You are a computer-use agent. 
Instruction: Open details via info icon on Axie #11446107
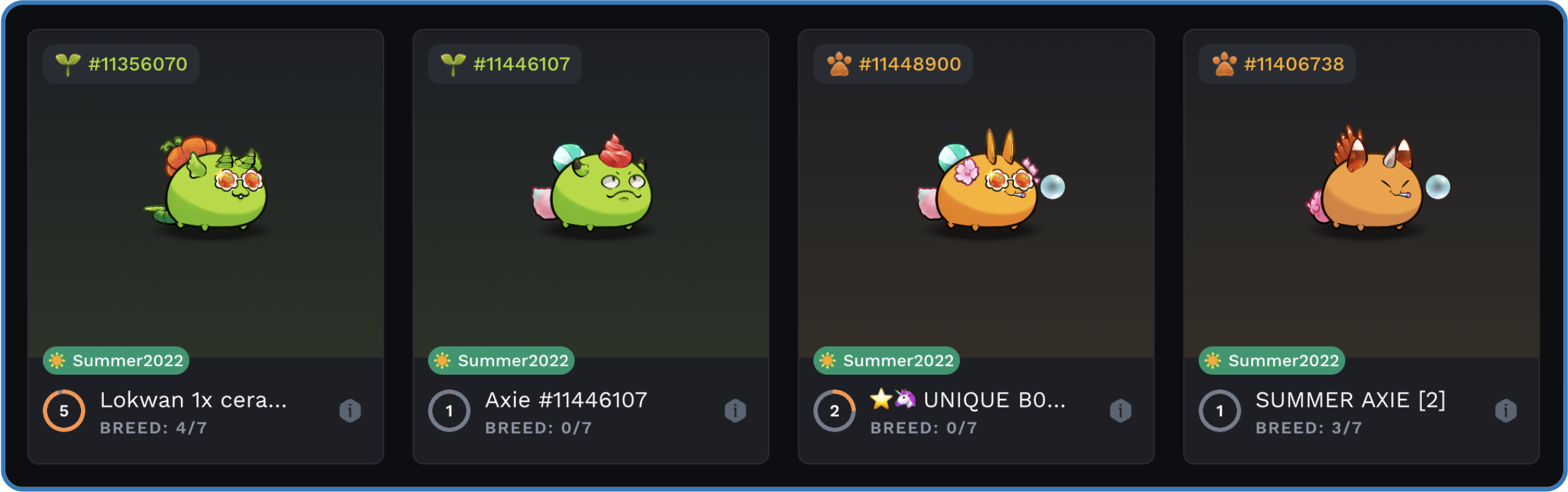(735, 411)
